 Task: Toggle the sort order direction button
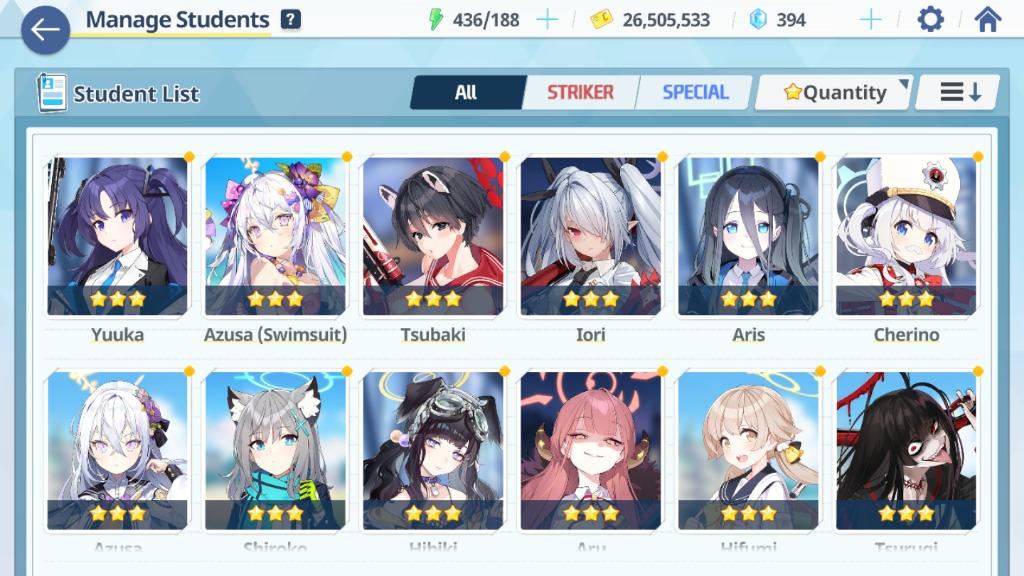(x=960, y=93)
